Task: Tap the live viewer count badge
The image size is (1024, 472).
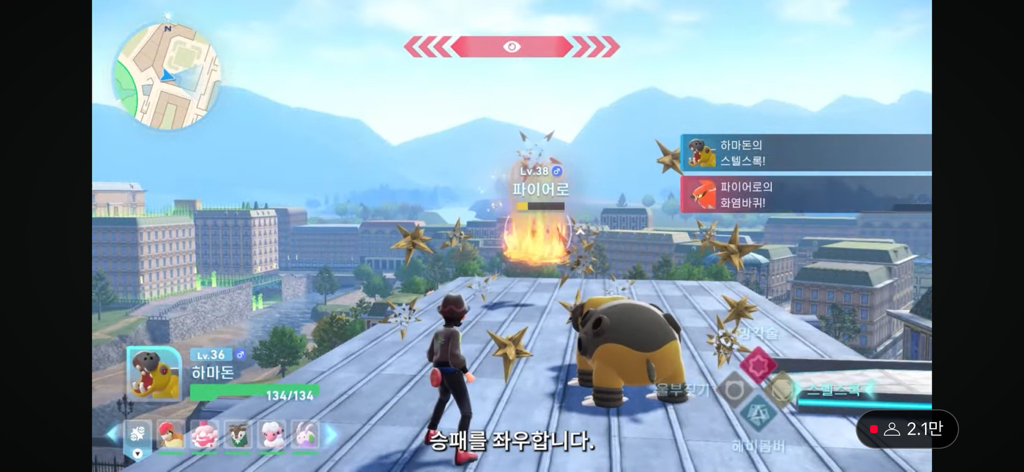Action: (907, 429)
